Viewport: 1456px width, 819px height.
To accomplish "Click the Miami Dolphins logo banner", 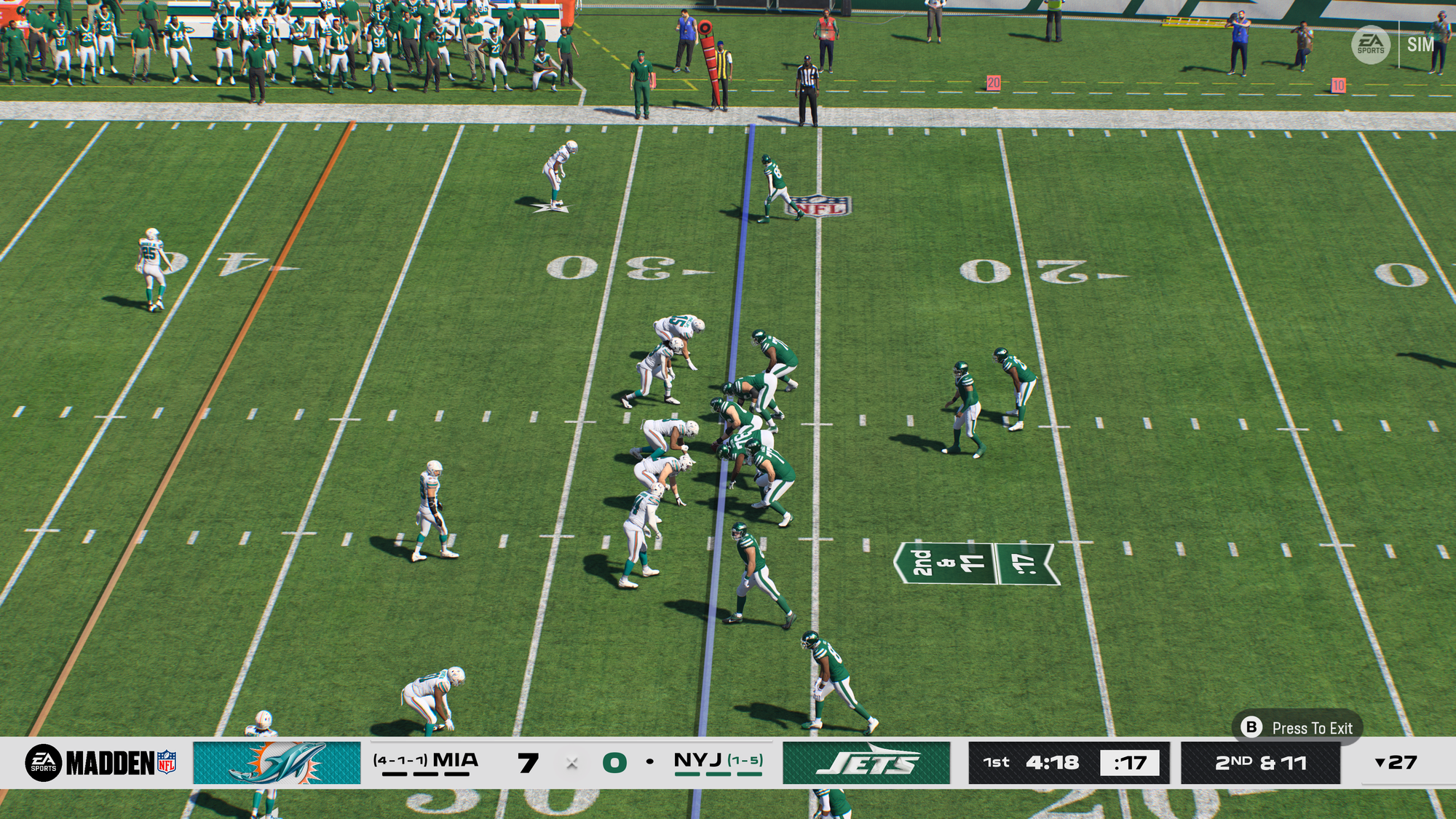I will (x=277, y=762).
